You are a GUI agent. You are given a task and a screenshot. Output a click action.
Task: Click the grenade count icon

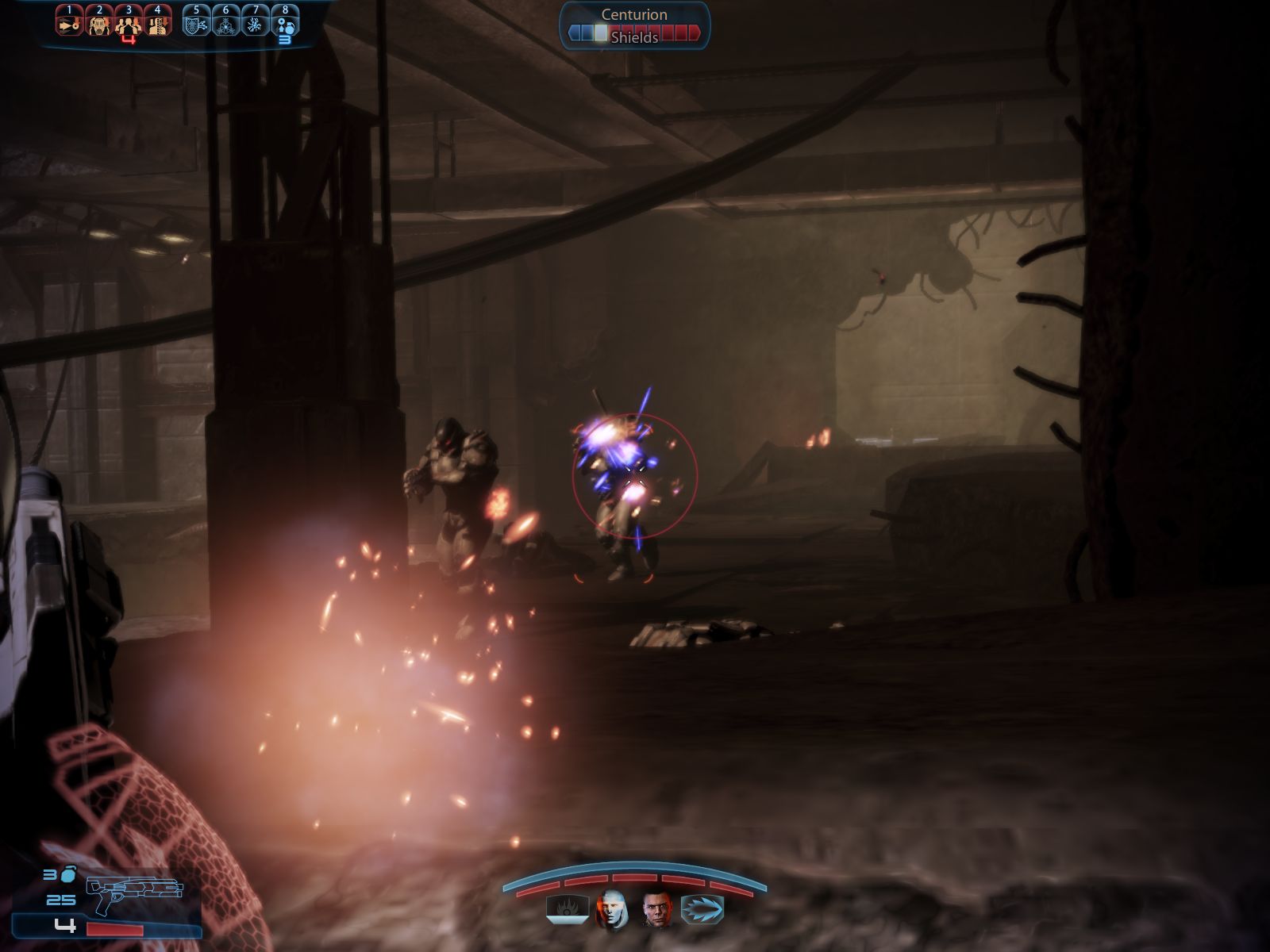click(67, 875)
